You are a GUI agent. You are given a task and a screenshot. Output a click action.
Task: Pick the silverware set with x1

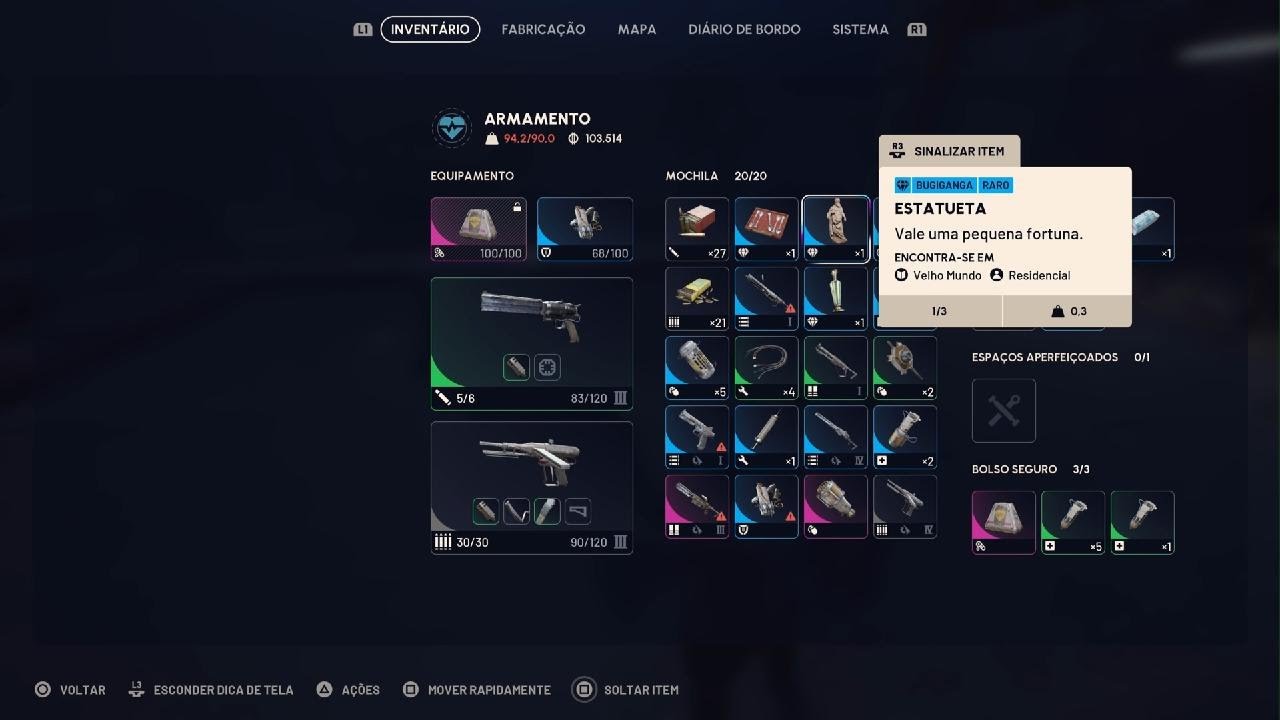[x=766, y=229]
